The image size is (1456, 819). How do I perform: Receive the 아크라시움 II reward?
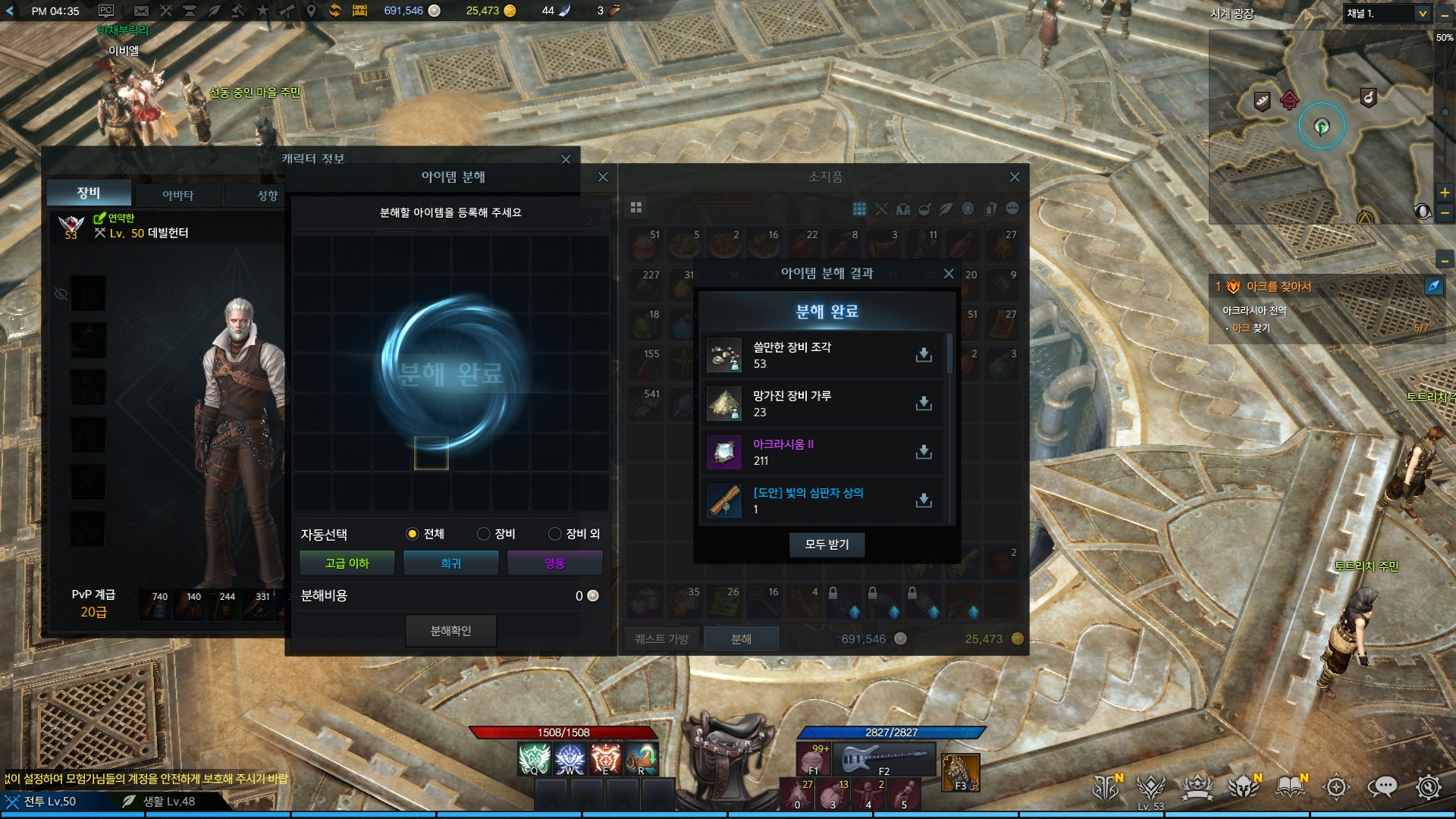(924, 452)
